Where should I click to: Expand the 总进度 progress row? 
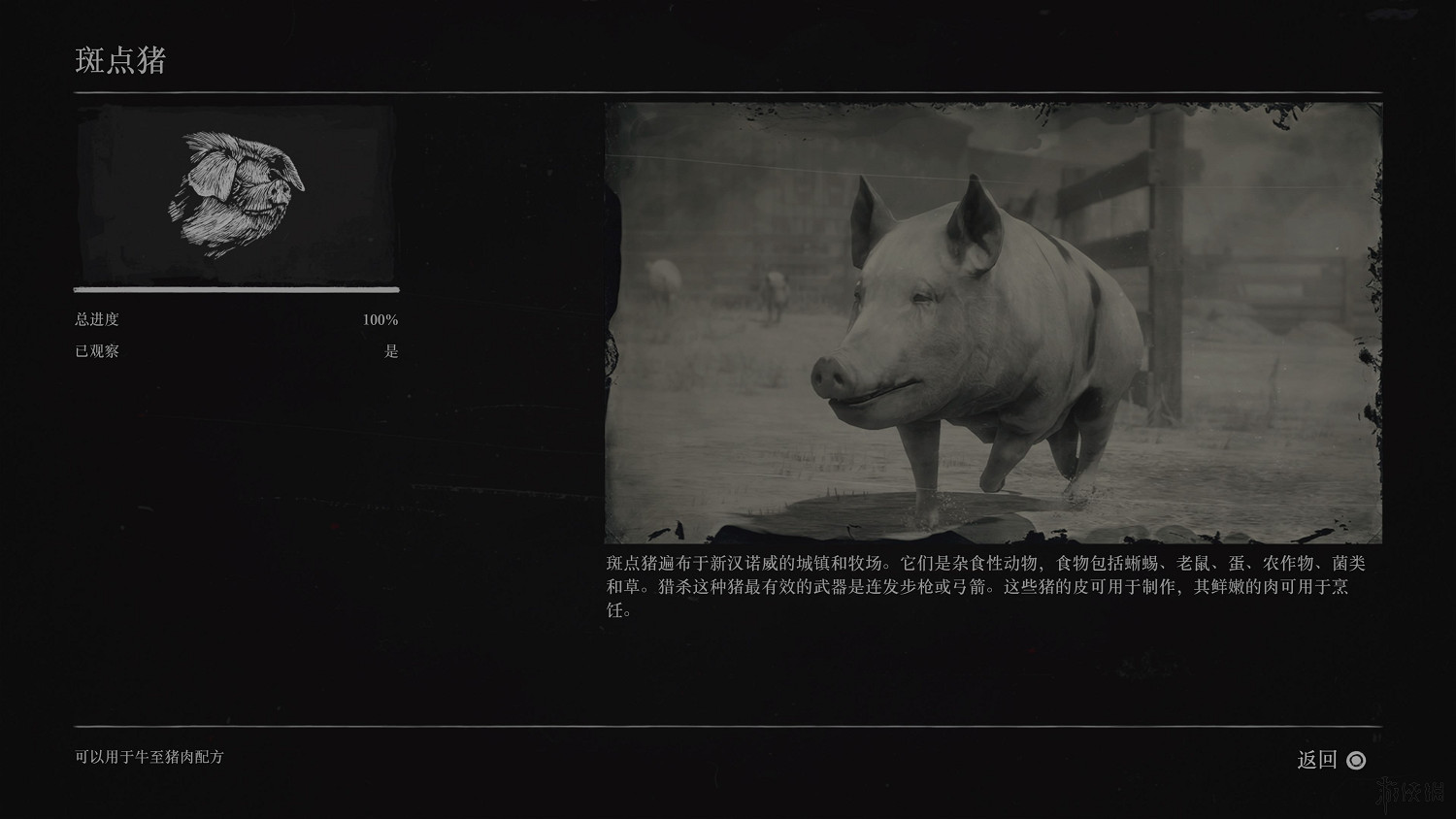pyautogui.click(x=97, y=318)
